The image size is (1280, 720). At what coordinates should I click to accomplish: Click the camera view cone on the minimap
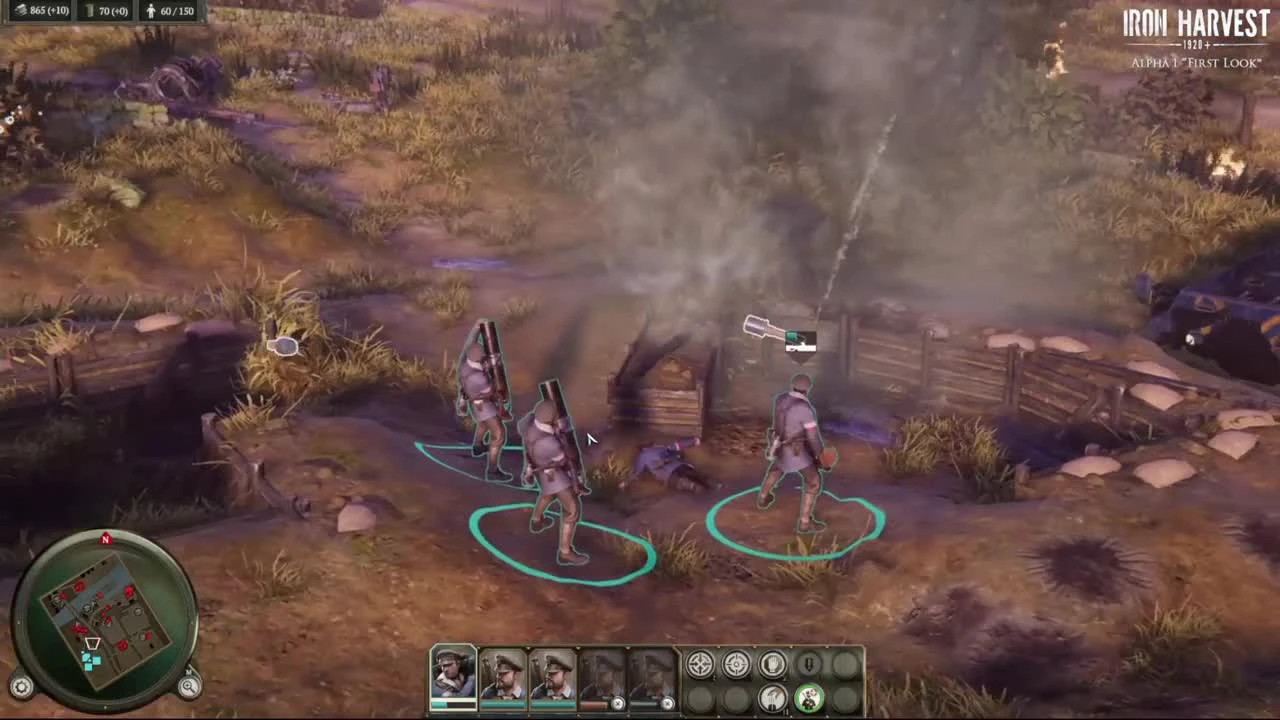[x=91, y=642]
